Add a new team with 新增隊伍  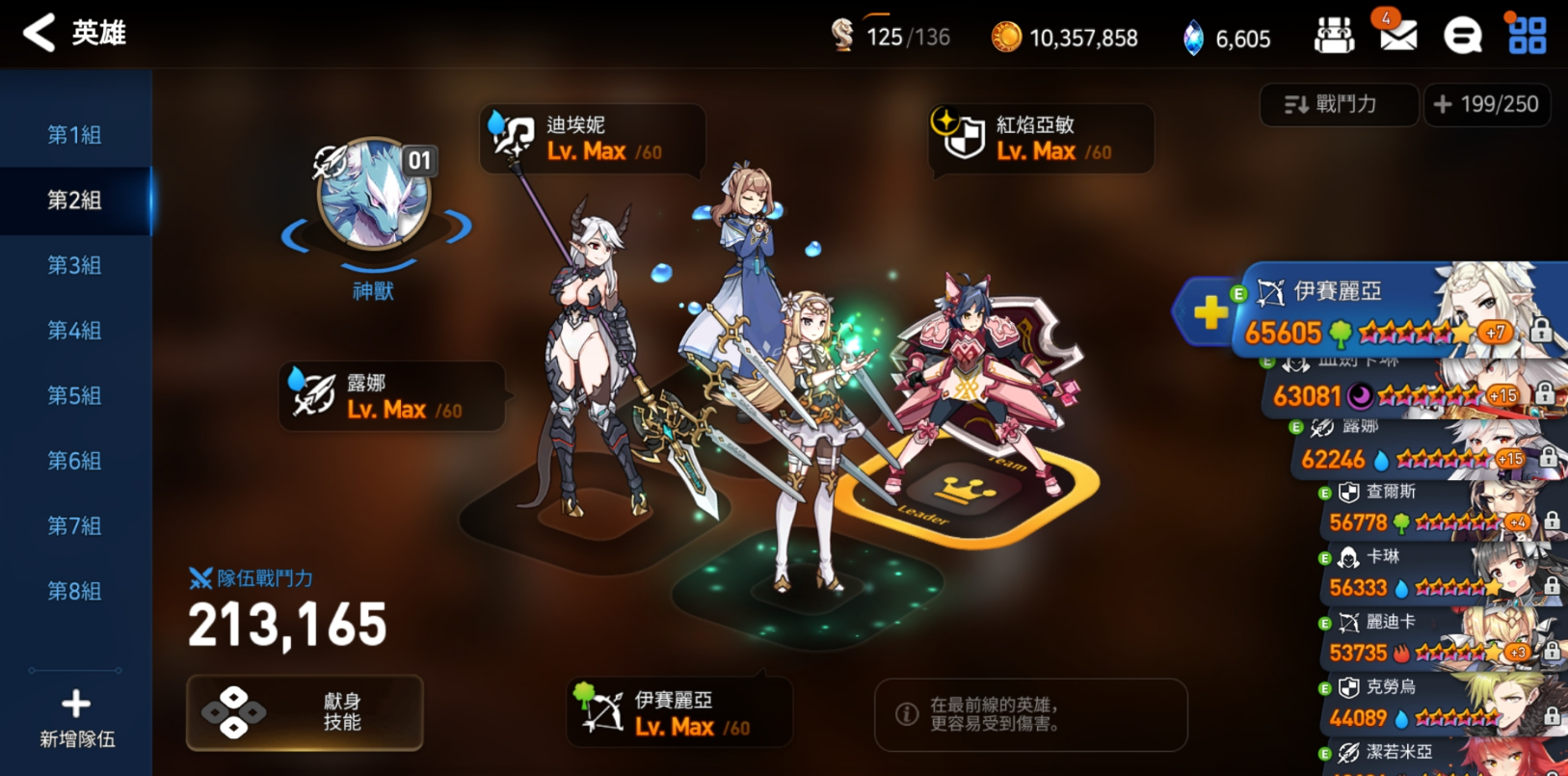[x=77, y=718]
